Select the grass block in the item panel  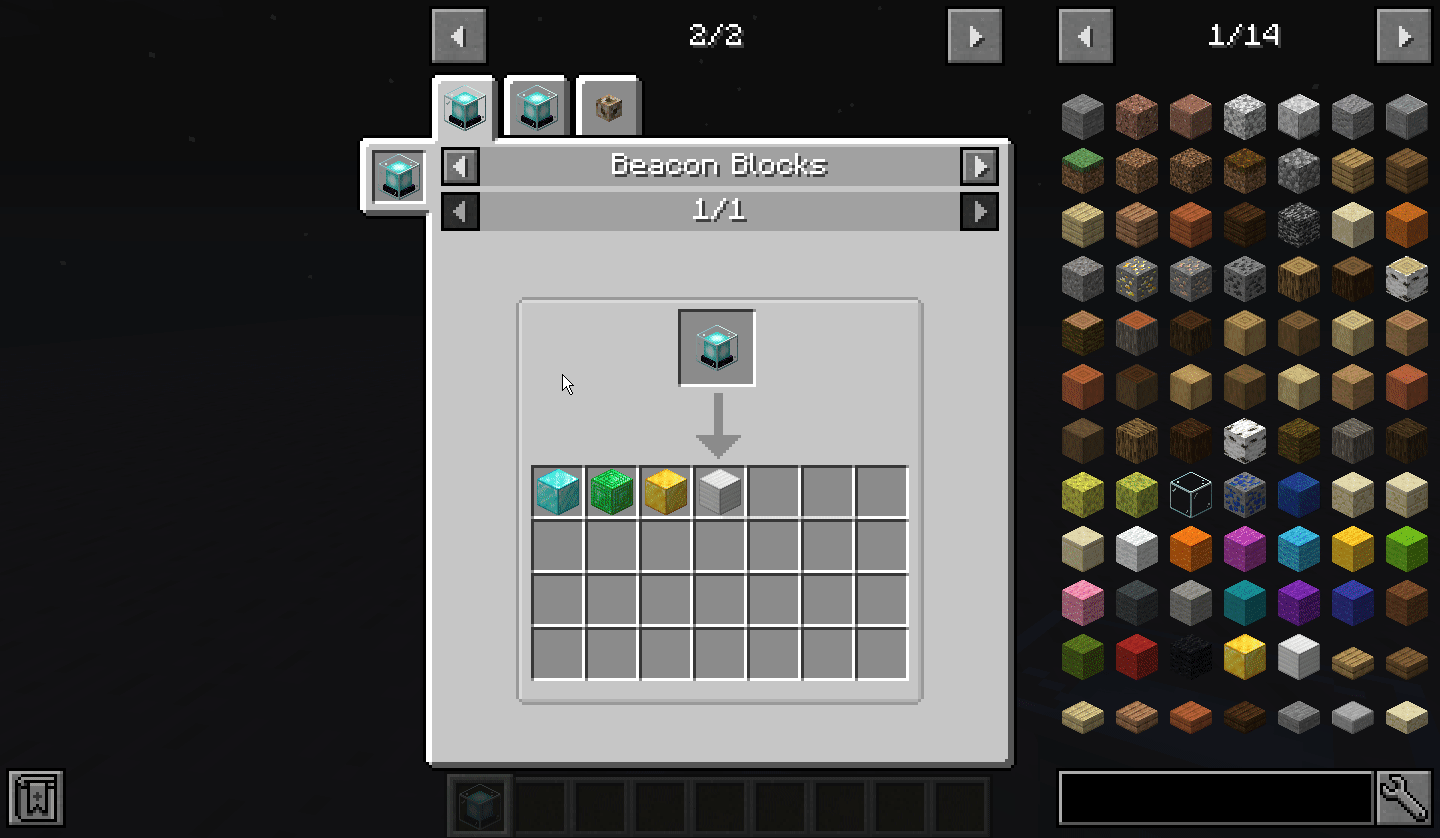point(1082,169)
